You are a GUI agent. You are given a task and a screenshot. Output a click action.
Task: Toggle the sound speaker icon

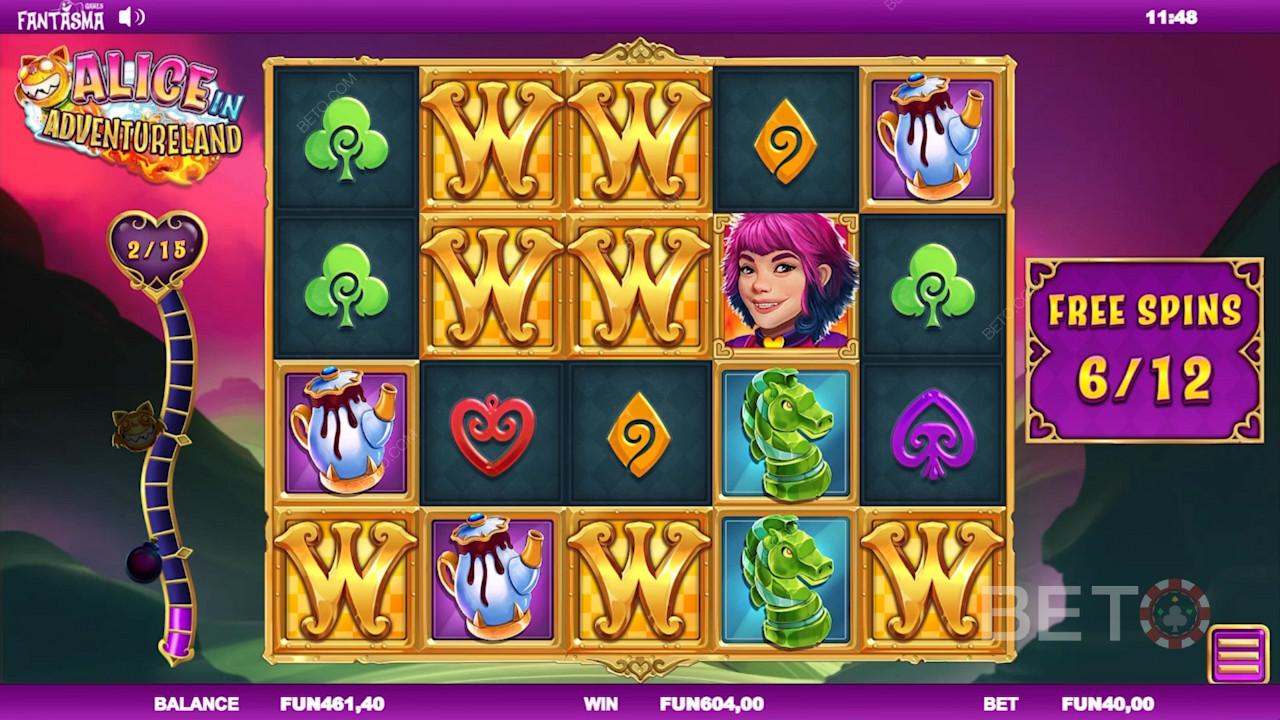pos(131,17)
